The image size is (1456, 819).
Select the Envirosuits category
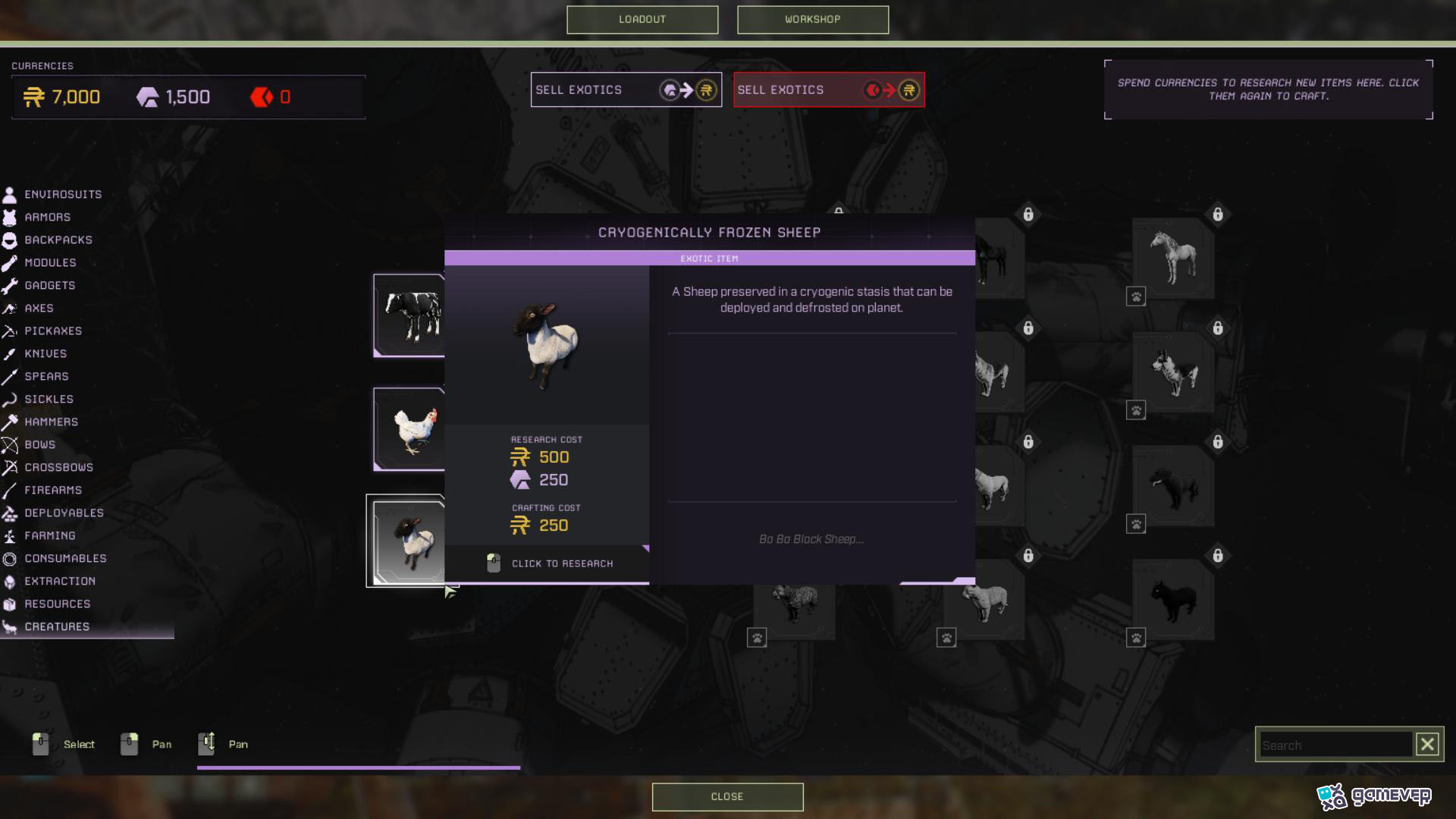[62, 195]
